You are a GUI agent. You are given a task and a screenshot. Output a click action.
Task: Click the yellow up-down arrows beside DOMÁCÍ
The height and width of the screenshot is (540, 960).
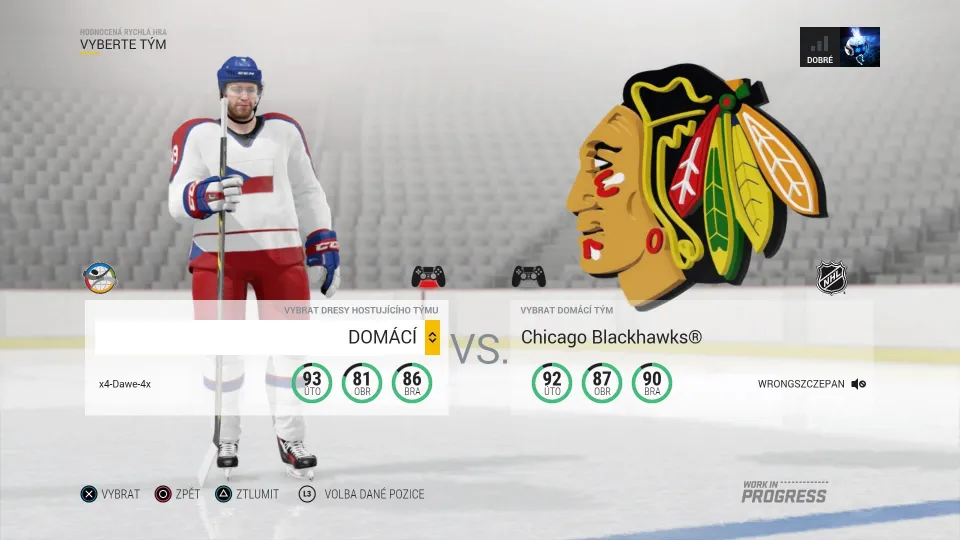click(x=432, y=338)
